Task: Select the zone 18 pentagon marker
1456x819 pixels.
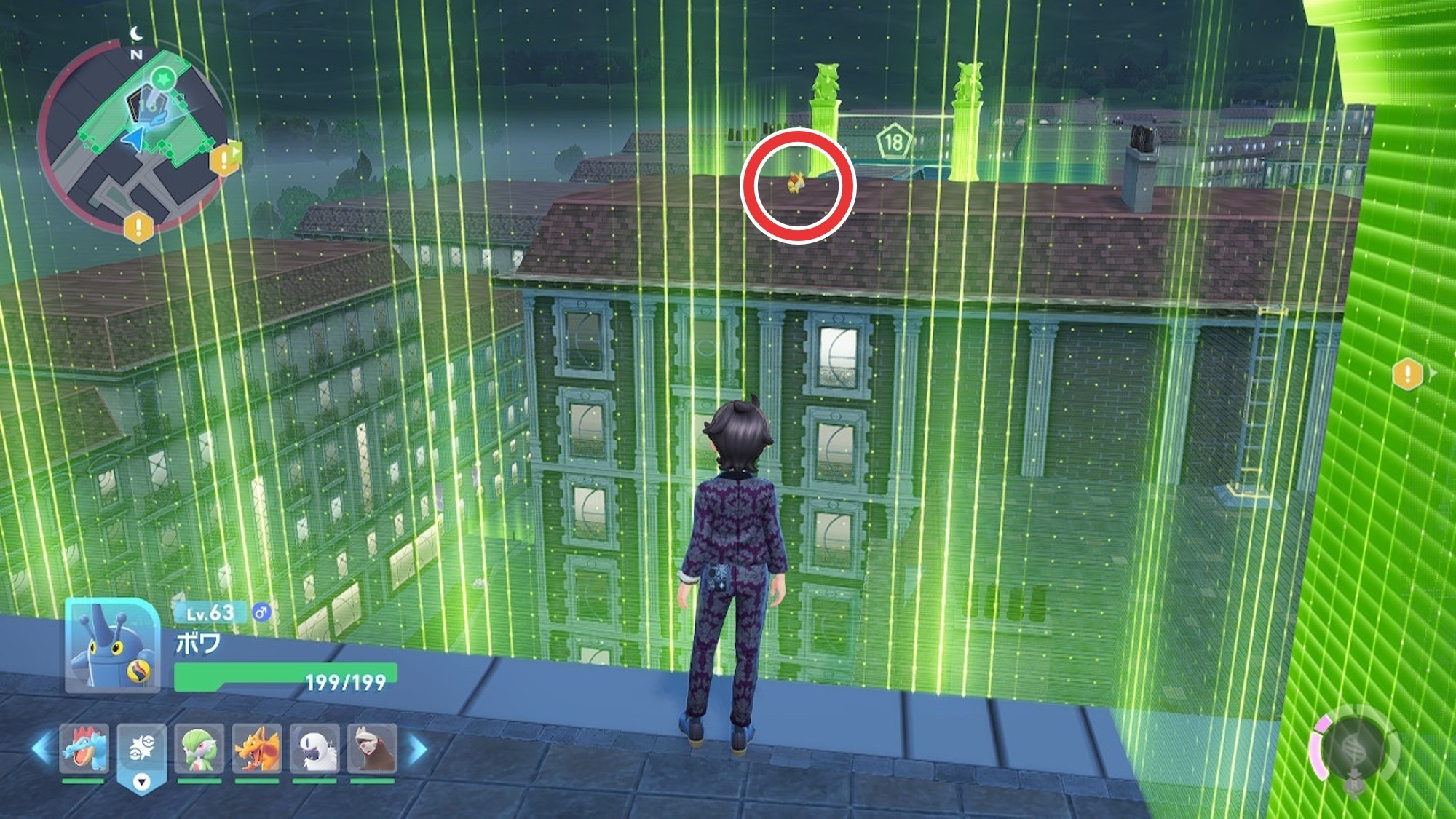Action: coord(894,141)
